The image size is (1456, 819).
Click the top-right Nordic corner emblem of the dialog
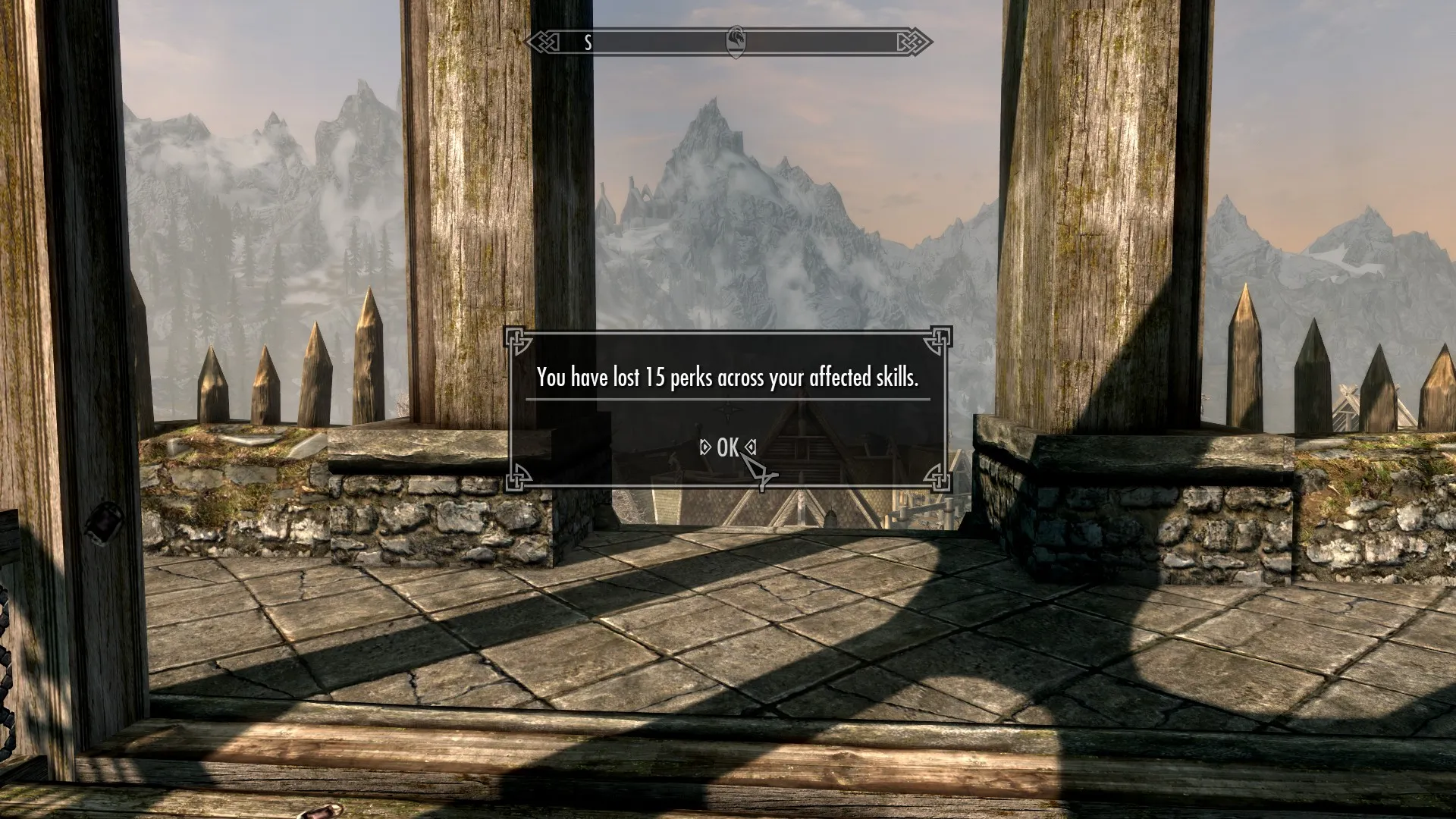(938, 341)
